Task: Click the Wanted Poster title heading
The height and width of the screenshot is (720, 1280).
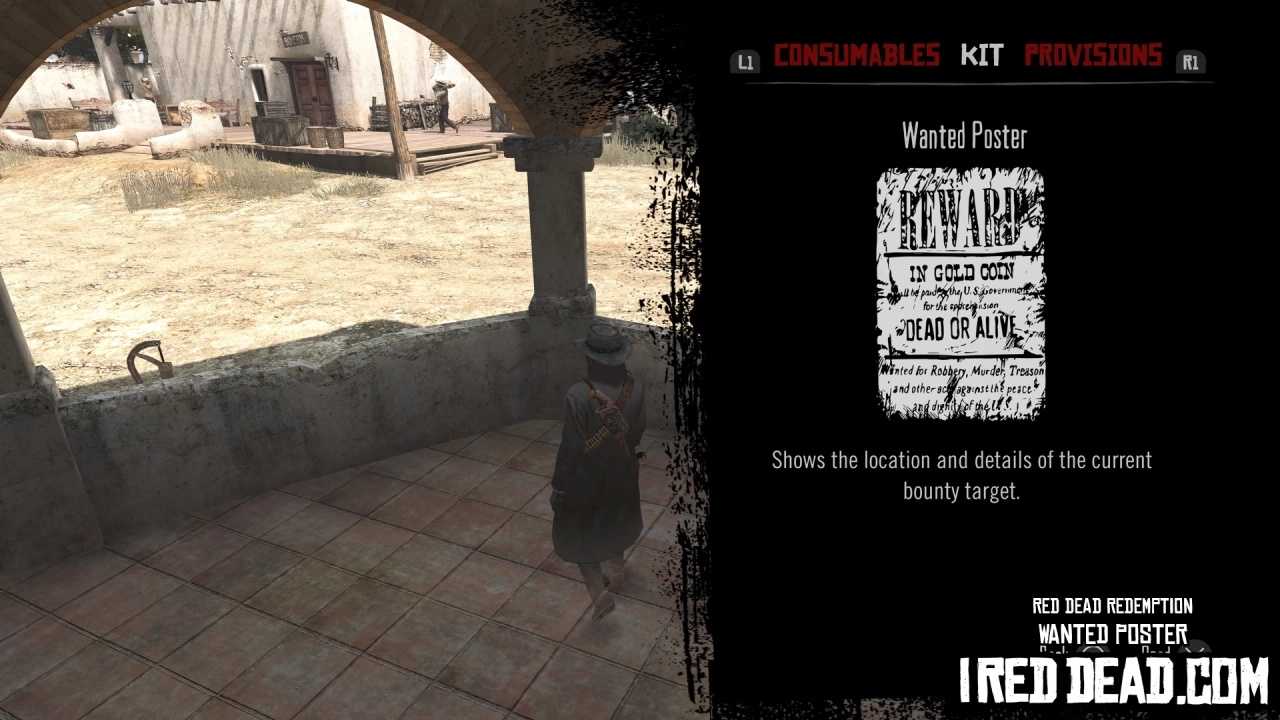Action: tap(960, 136)
